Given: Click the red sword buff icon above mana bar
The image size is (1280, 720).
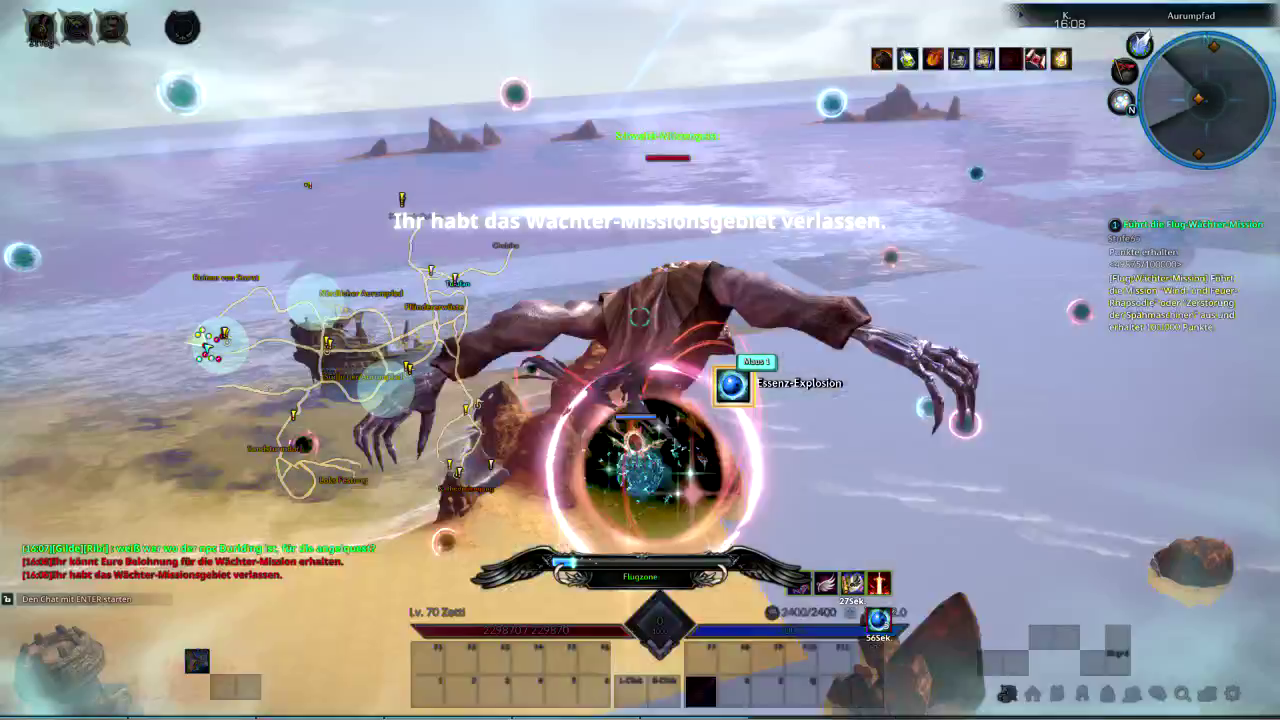Looking at the screenshot, I should pyautogui.click(x=878, y=583).
